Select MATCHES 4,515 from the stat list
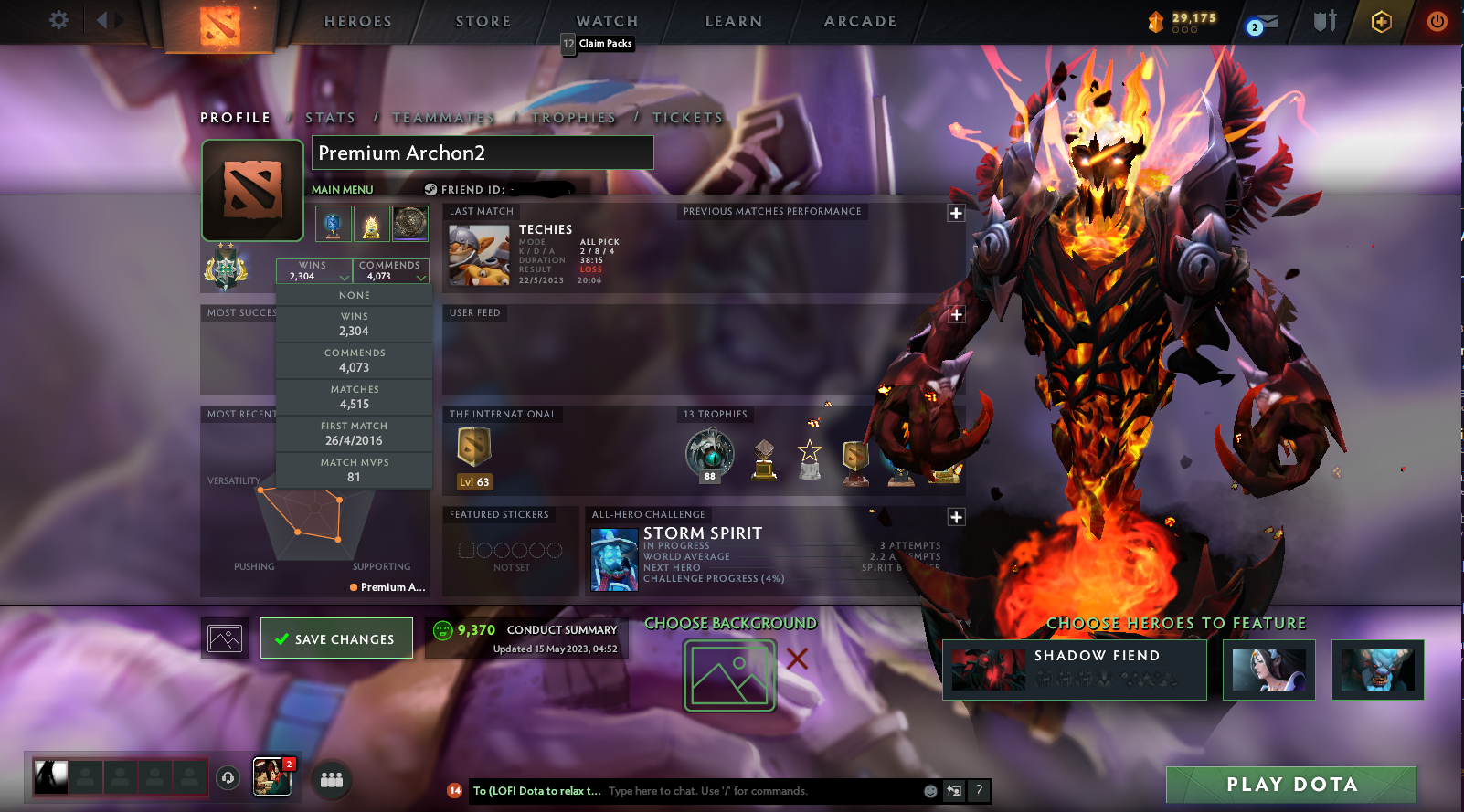Viewport: 1464px width, 812px height. [355, 396]
